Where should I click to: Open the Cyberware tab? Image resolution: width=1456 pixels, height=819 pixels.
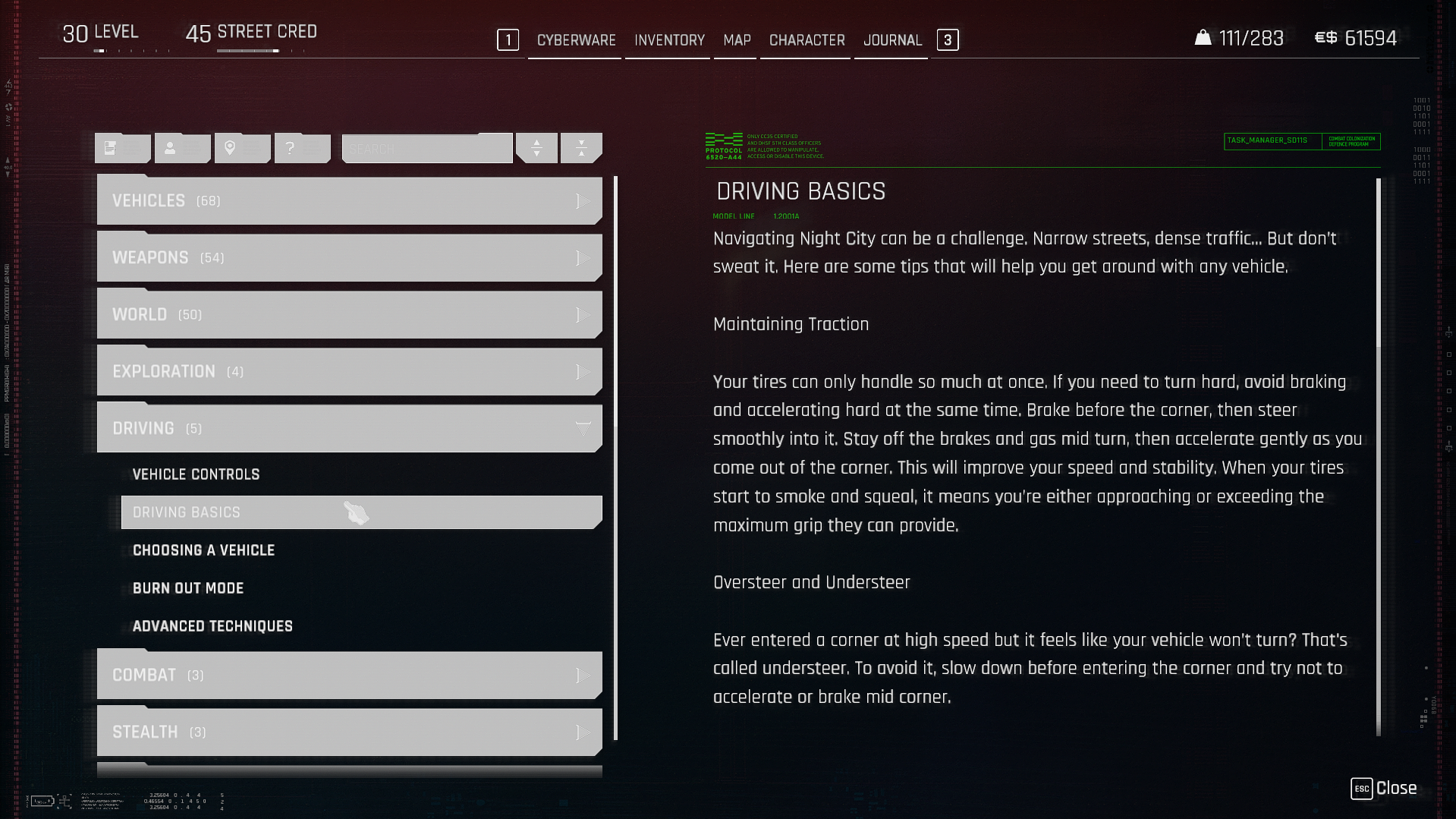coord(576,40)
